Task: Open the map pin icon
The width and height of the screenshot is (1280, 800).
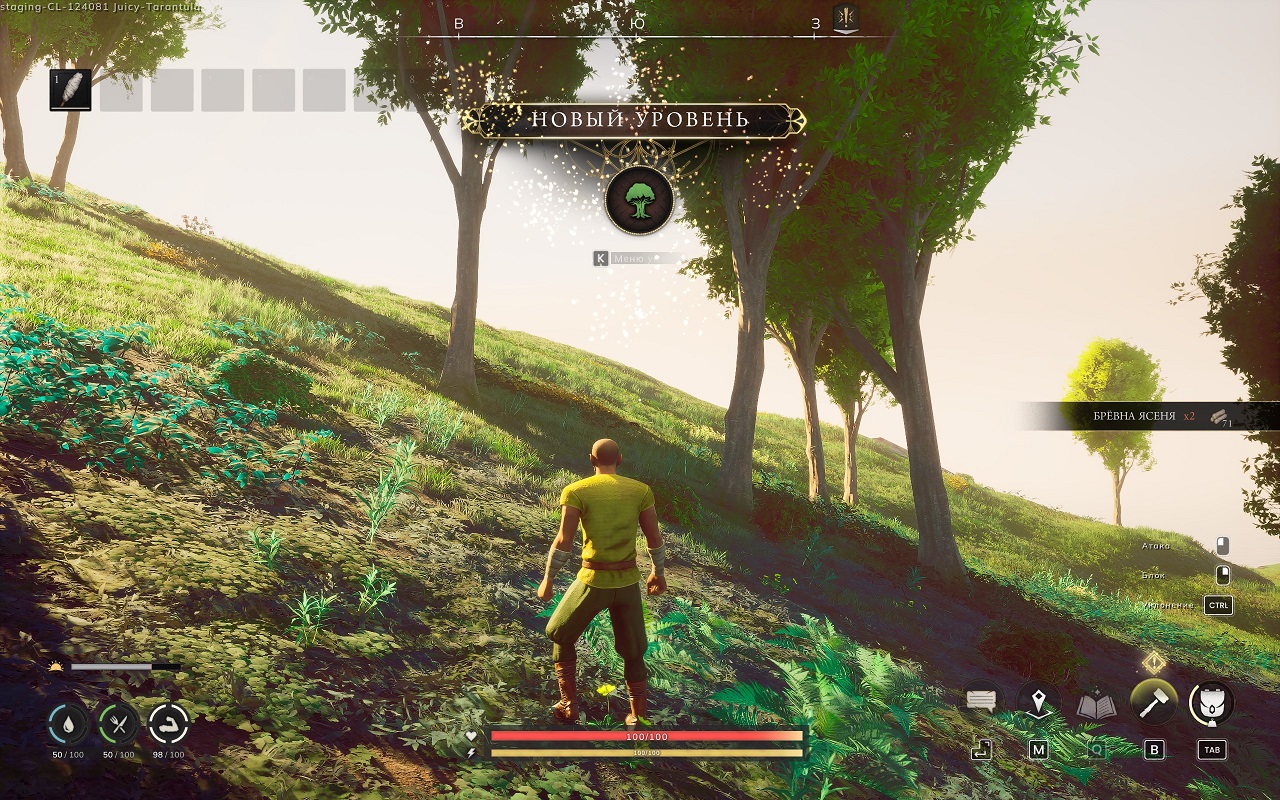Action: click(1038, 702)
